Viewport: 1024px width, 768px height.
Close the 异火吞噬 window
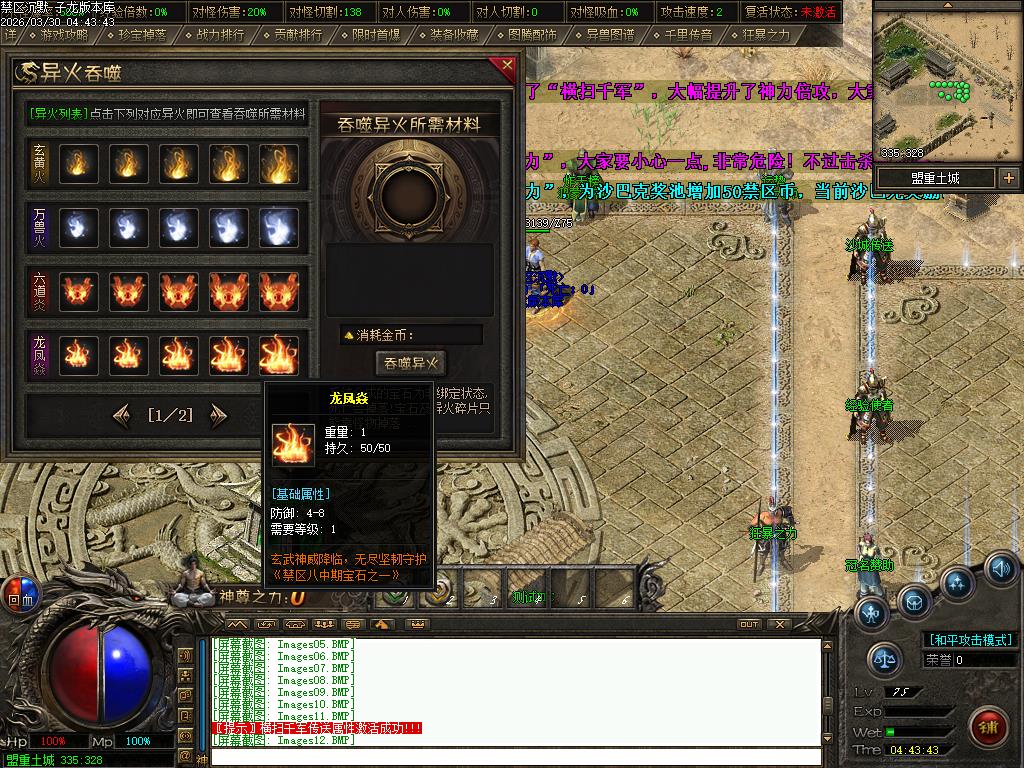point(507,68)
